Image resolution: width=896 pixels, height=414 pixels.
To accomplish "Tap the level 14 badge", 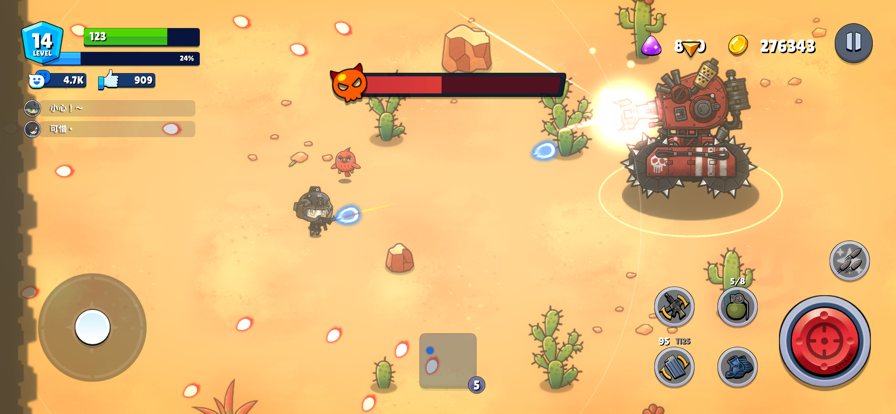I will pyautogui.click(x=42, y=43).
